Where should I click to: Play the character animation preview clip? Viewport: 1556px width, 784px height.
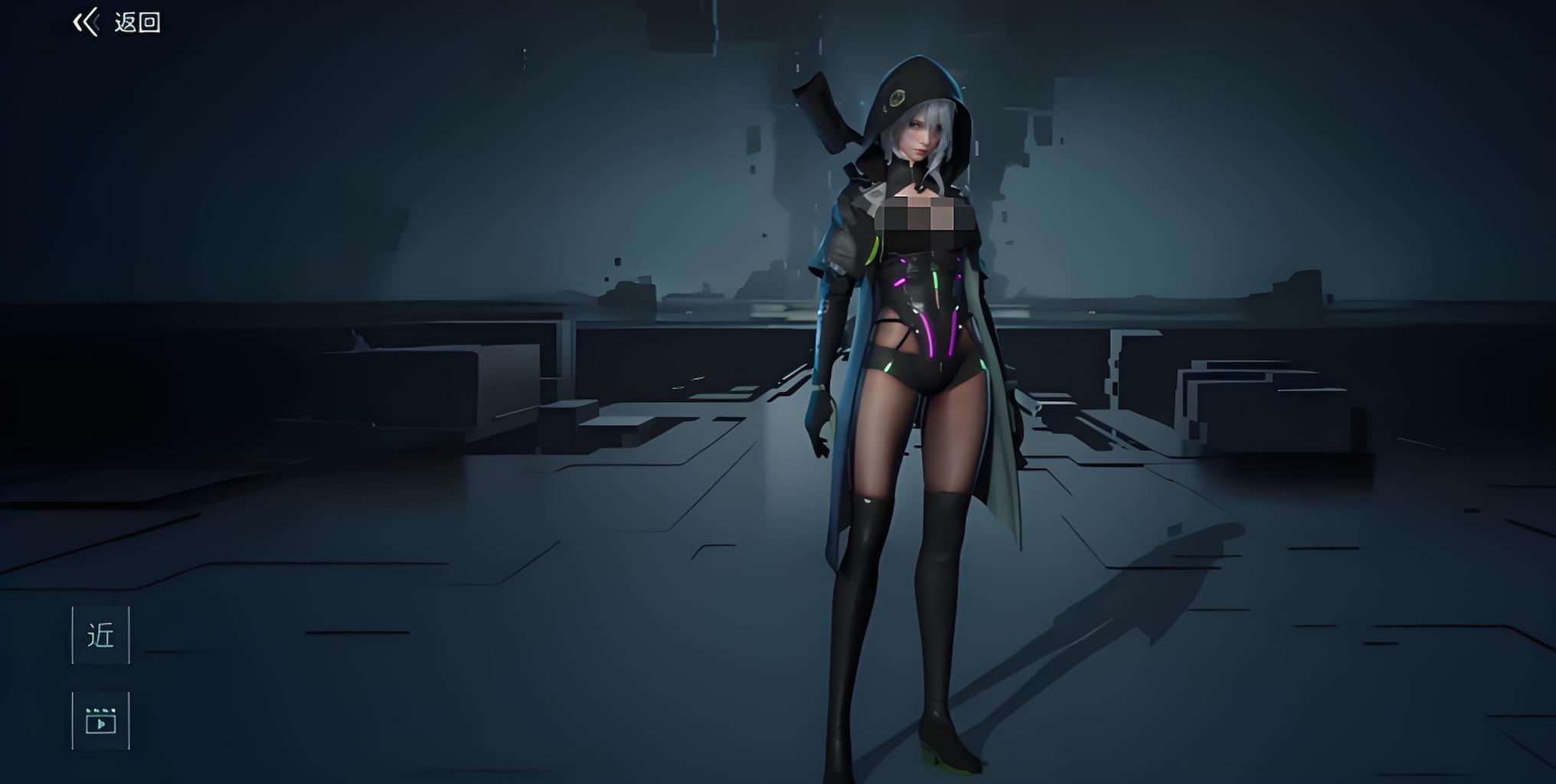coord(101,720)
